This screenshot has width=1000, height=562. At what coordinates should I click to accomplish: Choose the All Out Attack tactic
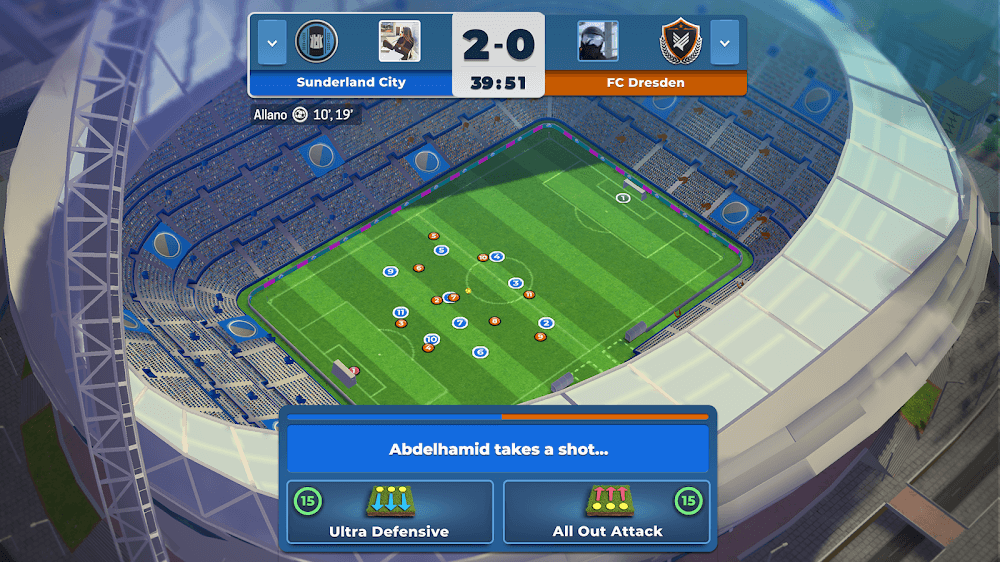point(607,512)
